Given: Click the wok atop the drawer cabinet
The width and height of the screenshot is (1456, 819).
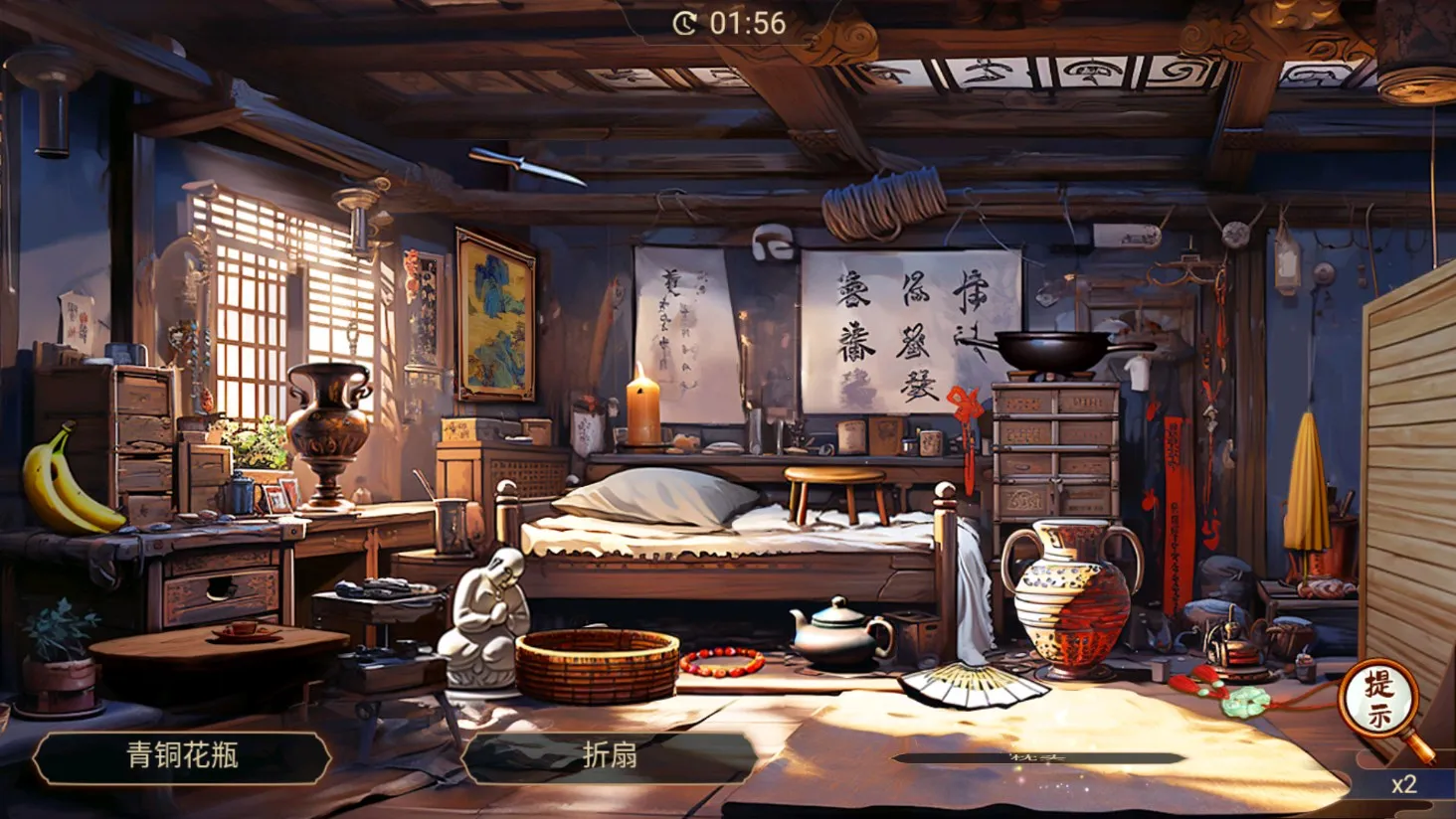Looking at the screenshot, I should tap(1049, 348).
